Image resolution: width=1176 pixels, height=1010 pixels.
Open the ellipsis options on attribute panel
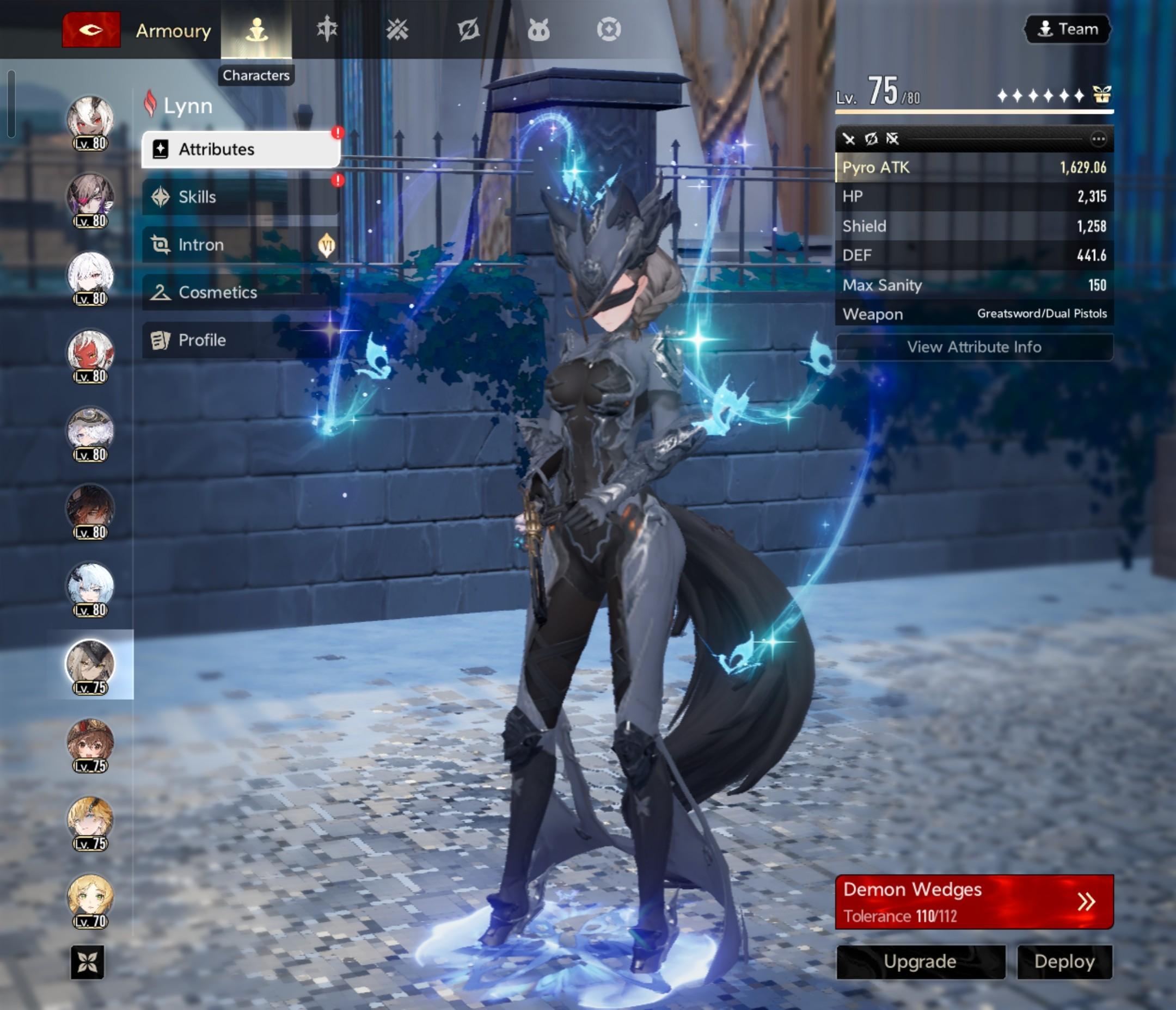point(1098,139)
